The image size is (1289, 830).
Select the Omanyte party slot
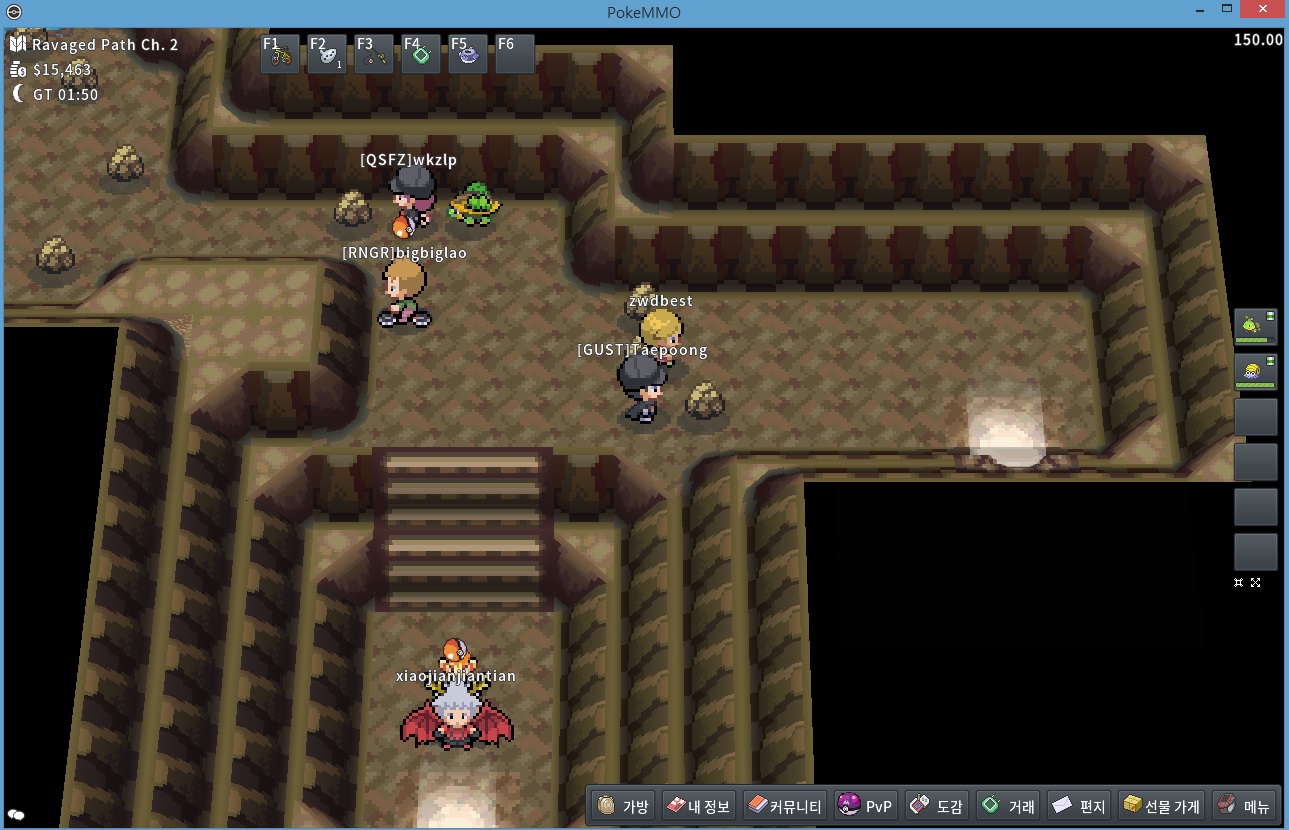1255,371
